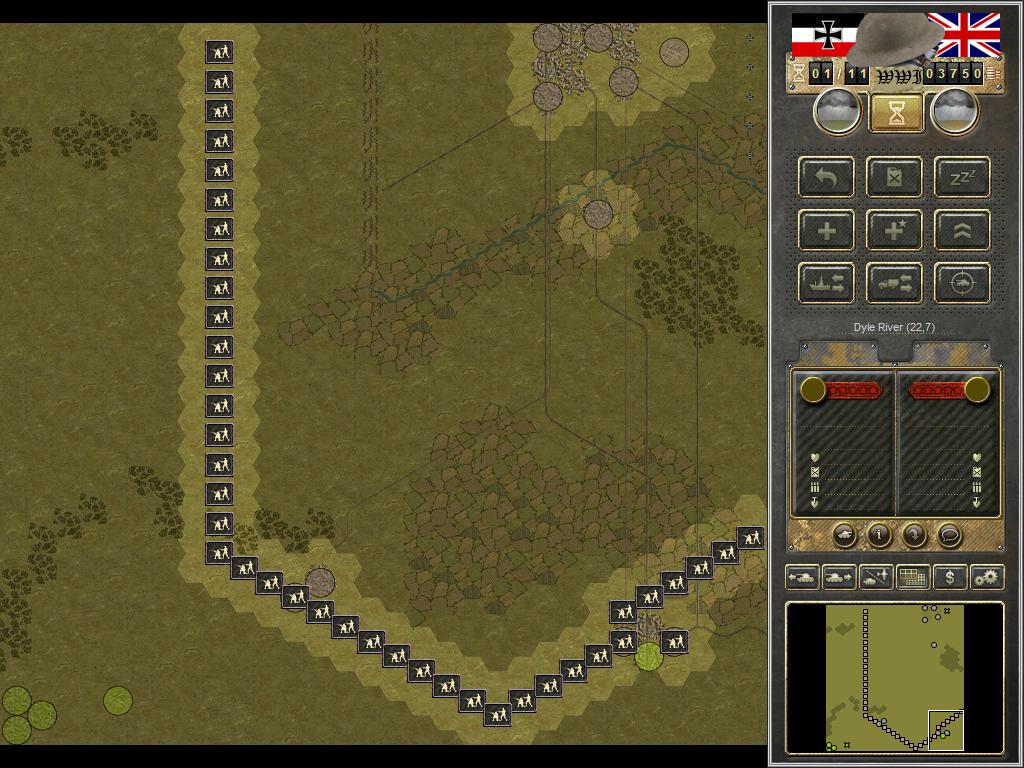
Task: Select previous unit with left-arrow tank button
Action: click(x=802, y=577)
